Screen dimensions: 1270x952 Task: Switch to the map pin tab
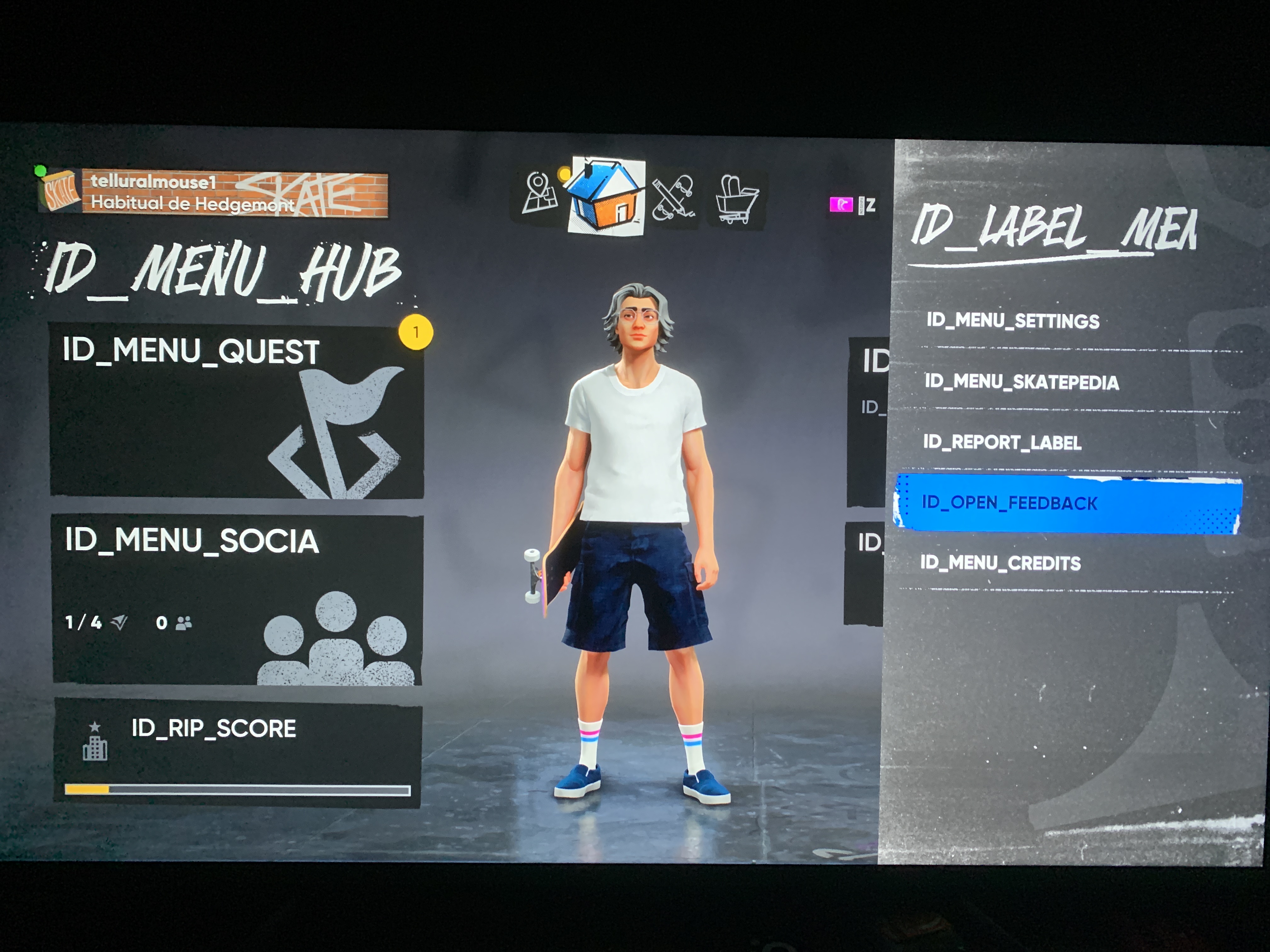pos(539,194)
